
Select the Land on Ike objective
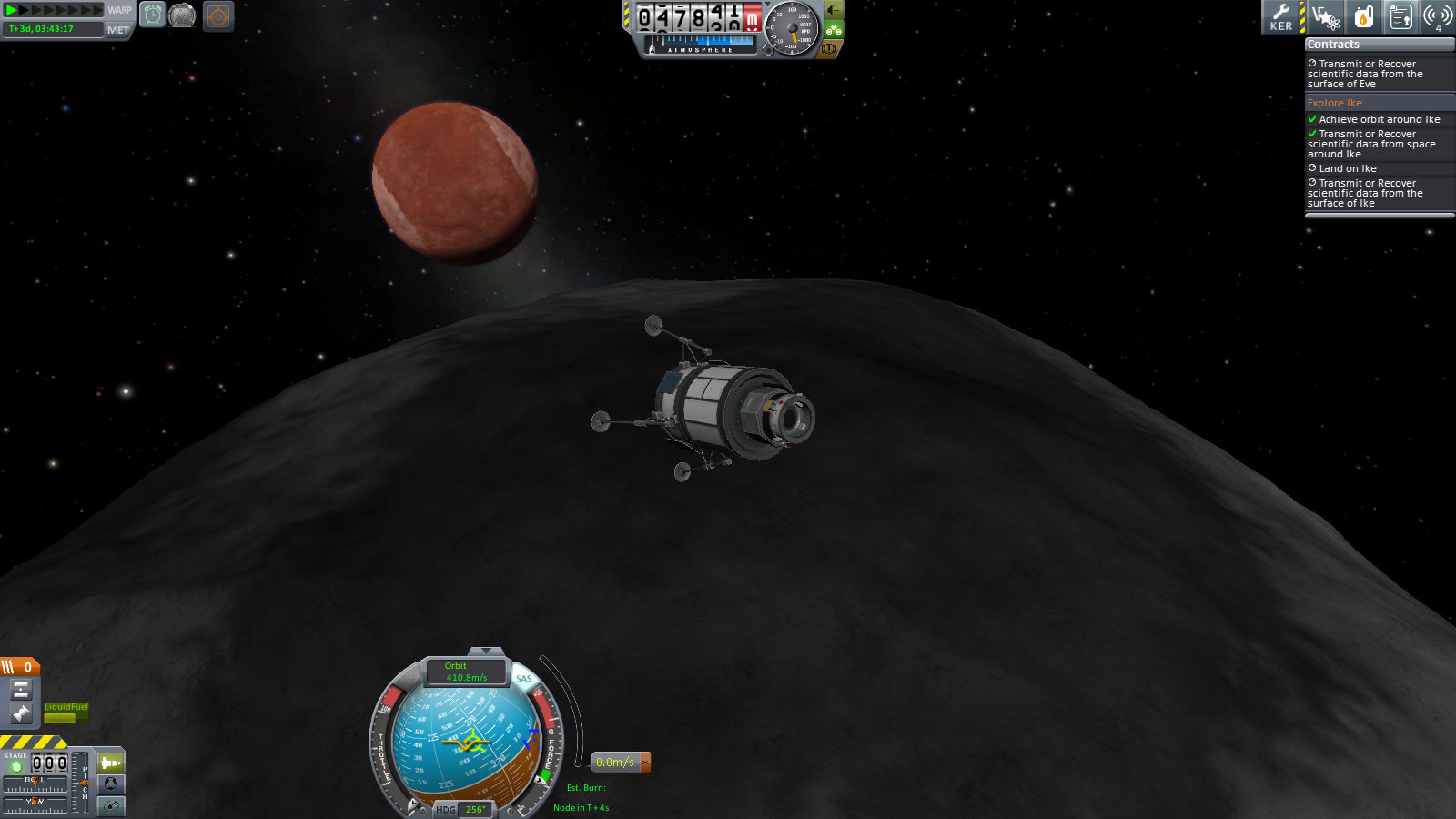point(1347,168)
